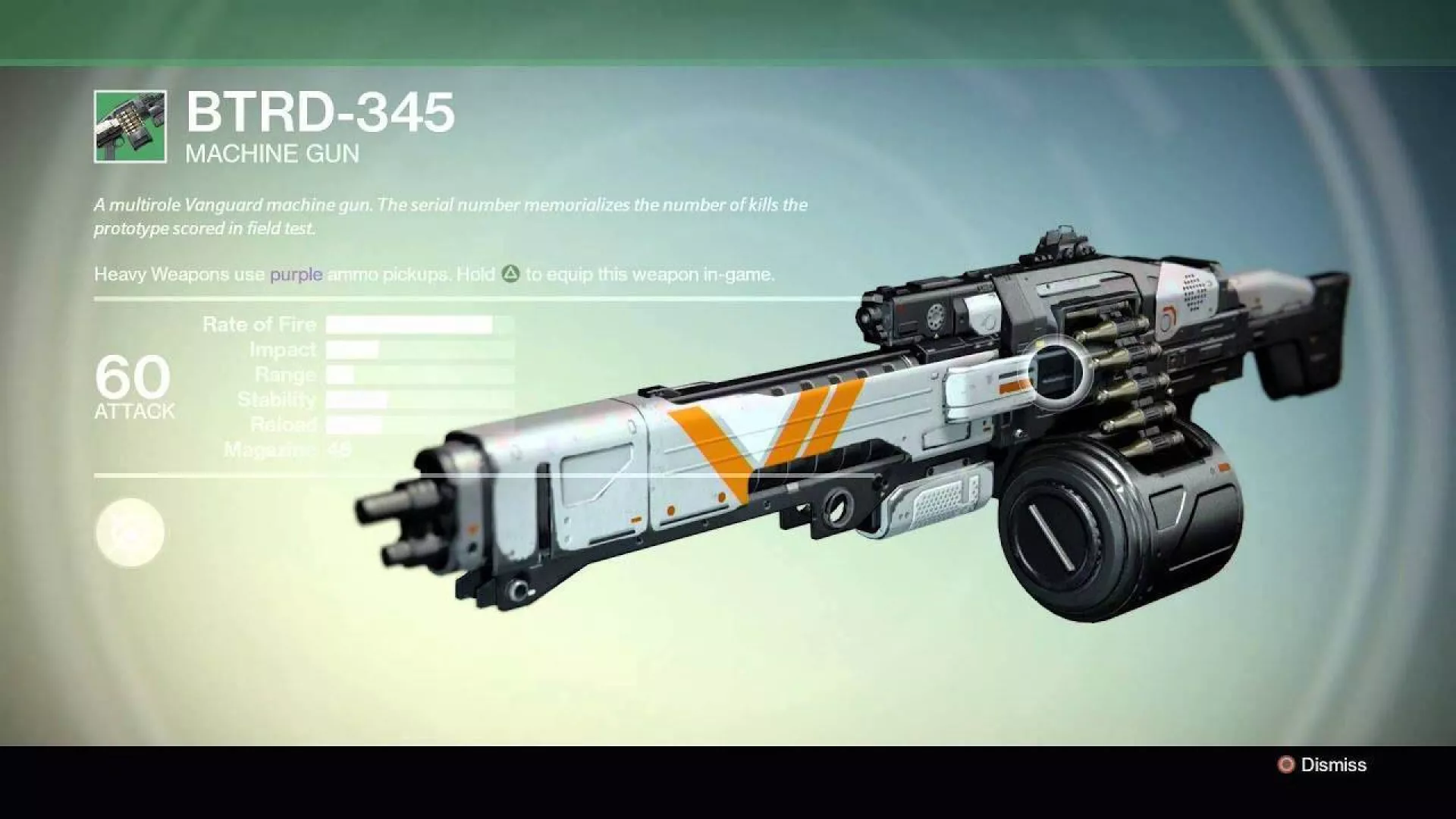Select the BTRD-345 machine gun icon

130,127
